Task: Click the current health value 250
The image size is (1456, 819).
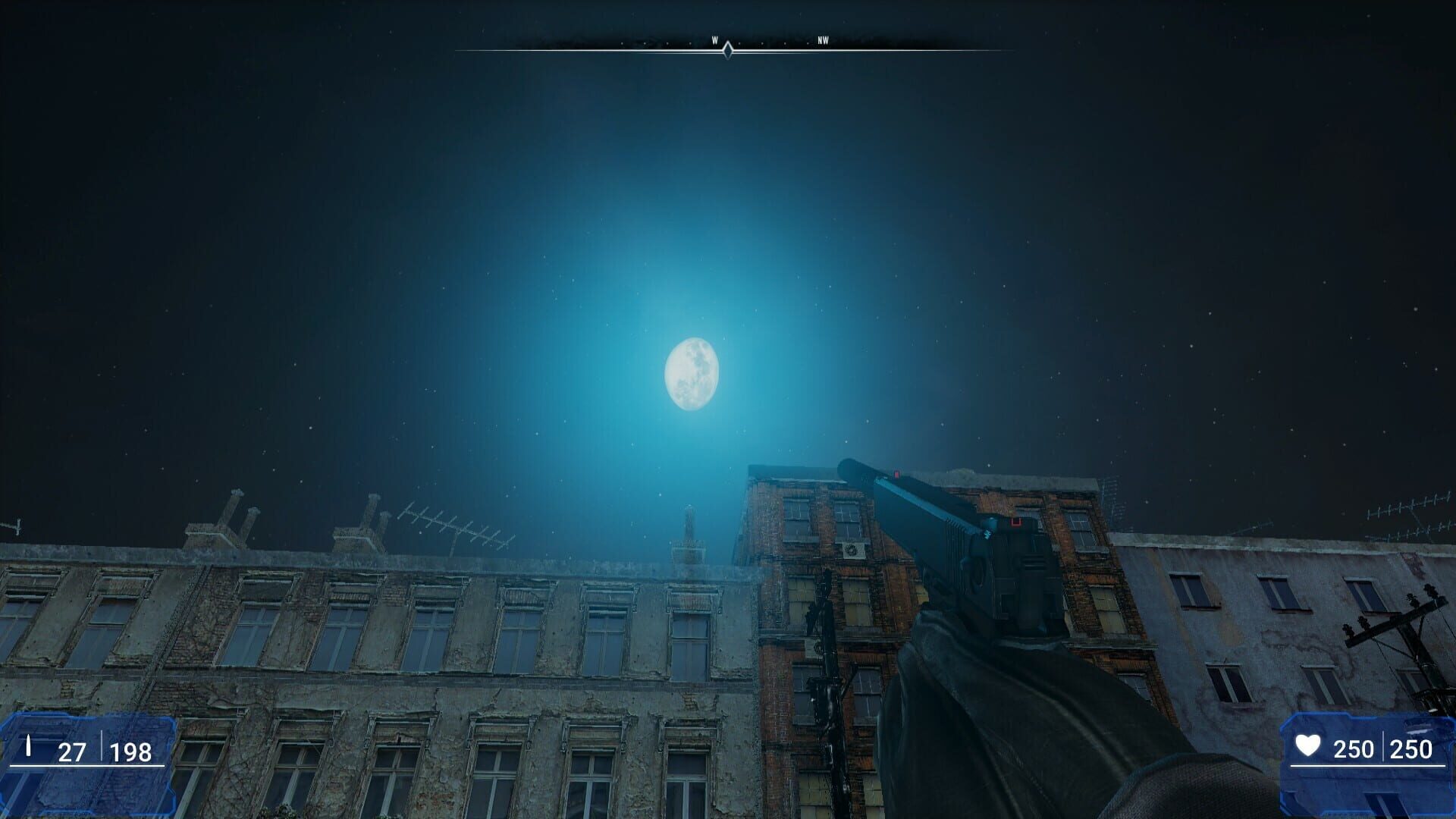Action: point(1354,749)
